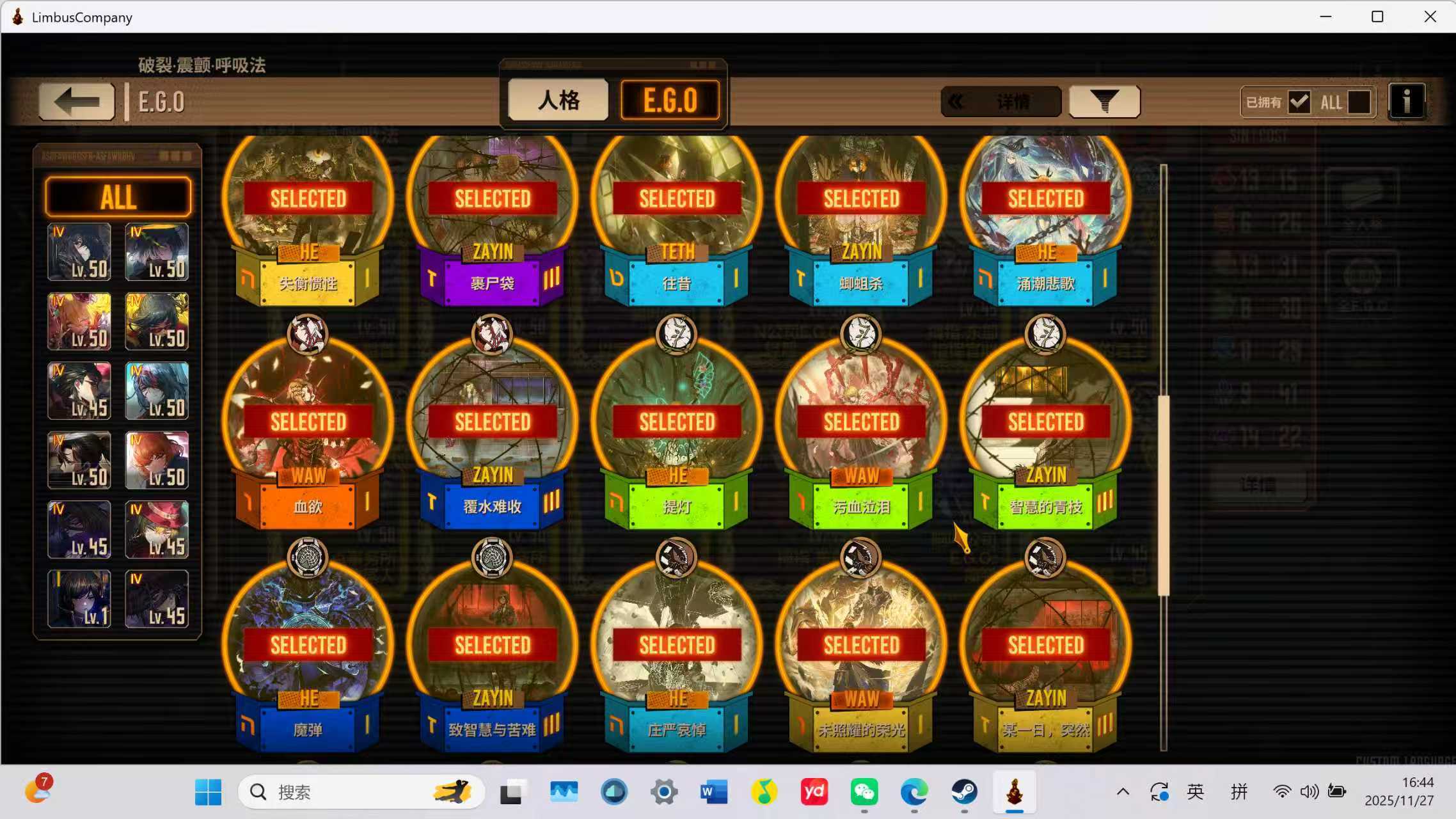Open WeChat from the taskbar
The width and height of the screenshot is (1456, 819).
click(865, 791)
